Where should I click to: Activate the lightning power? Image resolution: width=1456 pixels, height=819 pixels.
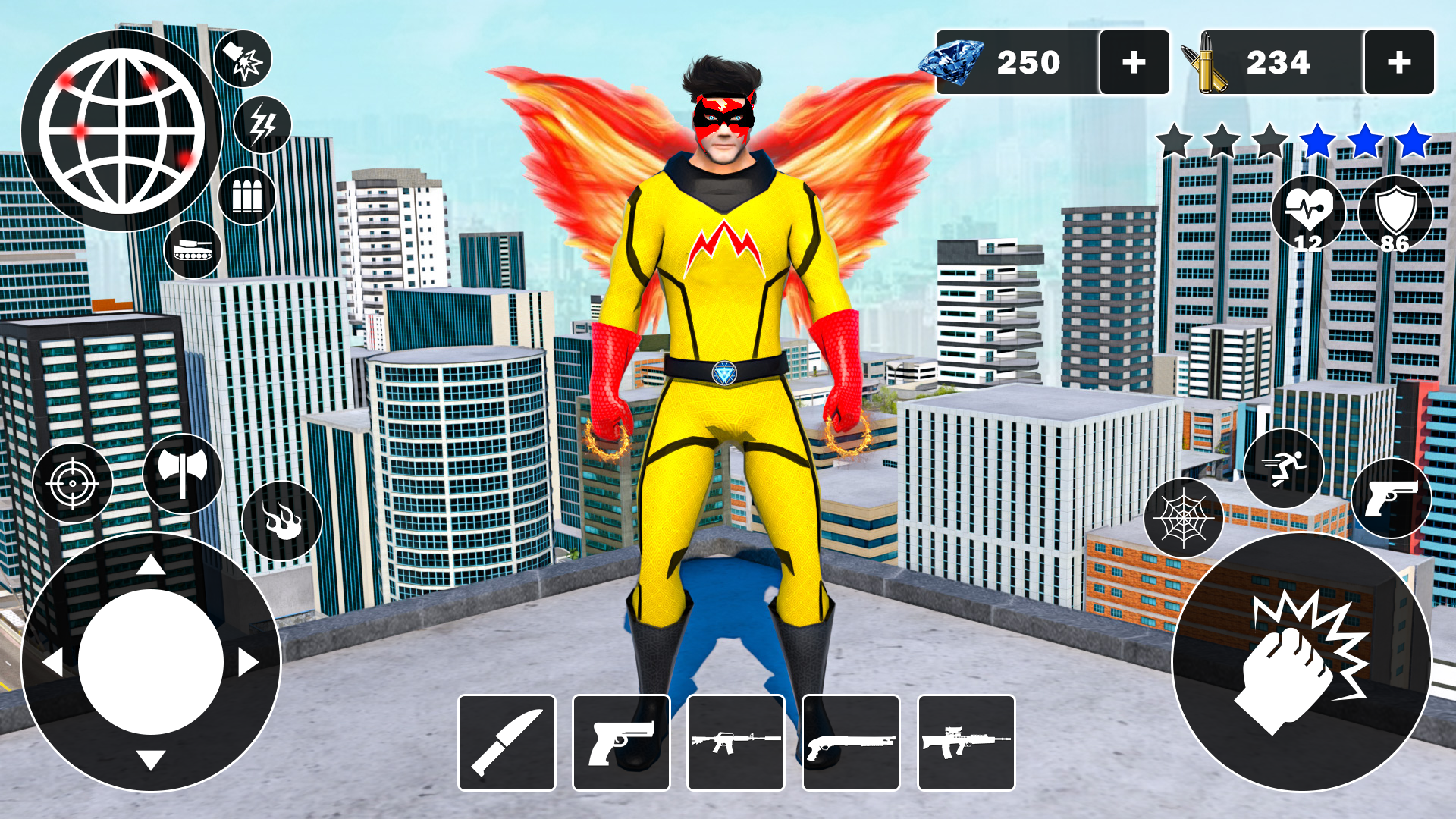tap(261, 121)
